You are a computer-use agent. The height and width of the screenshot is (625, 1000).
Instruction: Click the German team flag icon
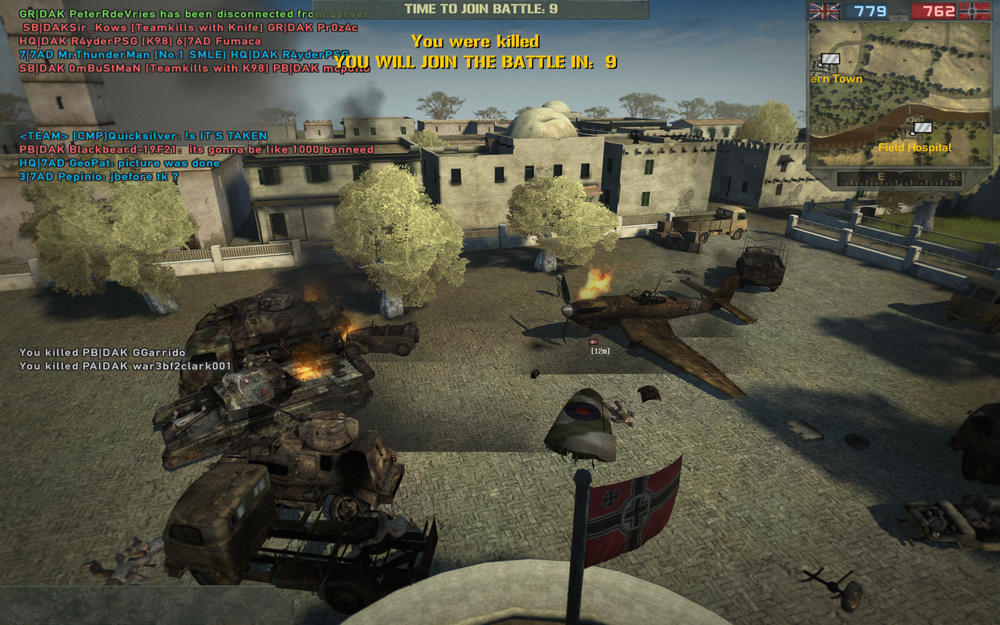pos(974,11)
